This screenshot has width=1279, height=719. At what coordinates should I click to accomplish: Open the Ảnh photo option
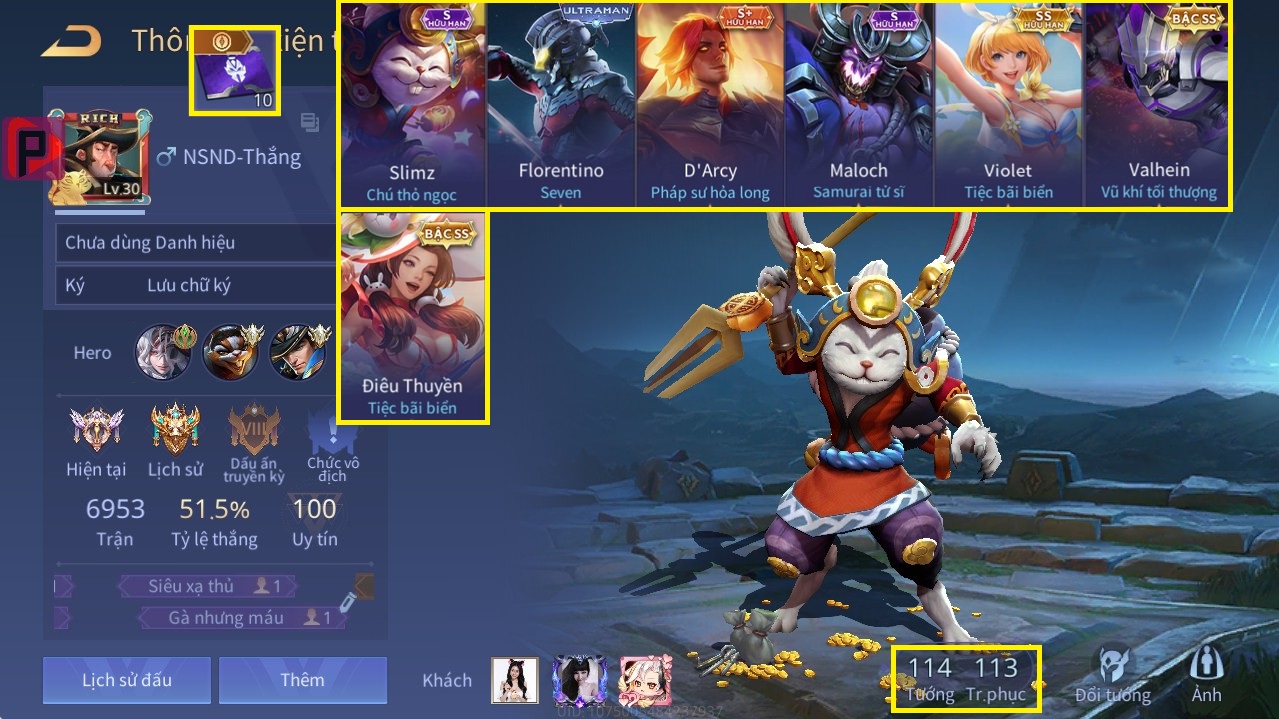(x=1206, y=673)
